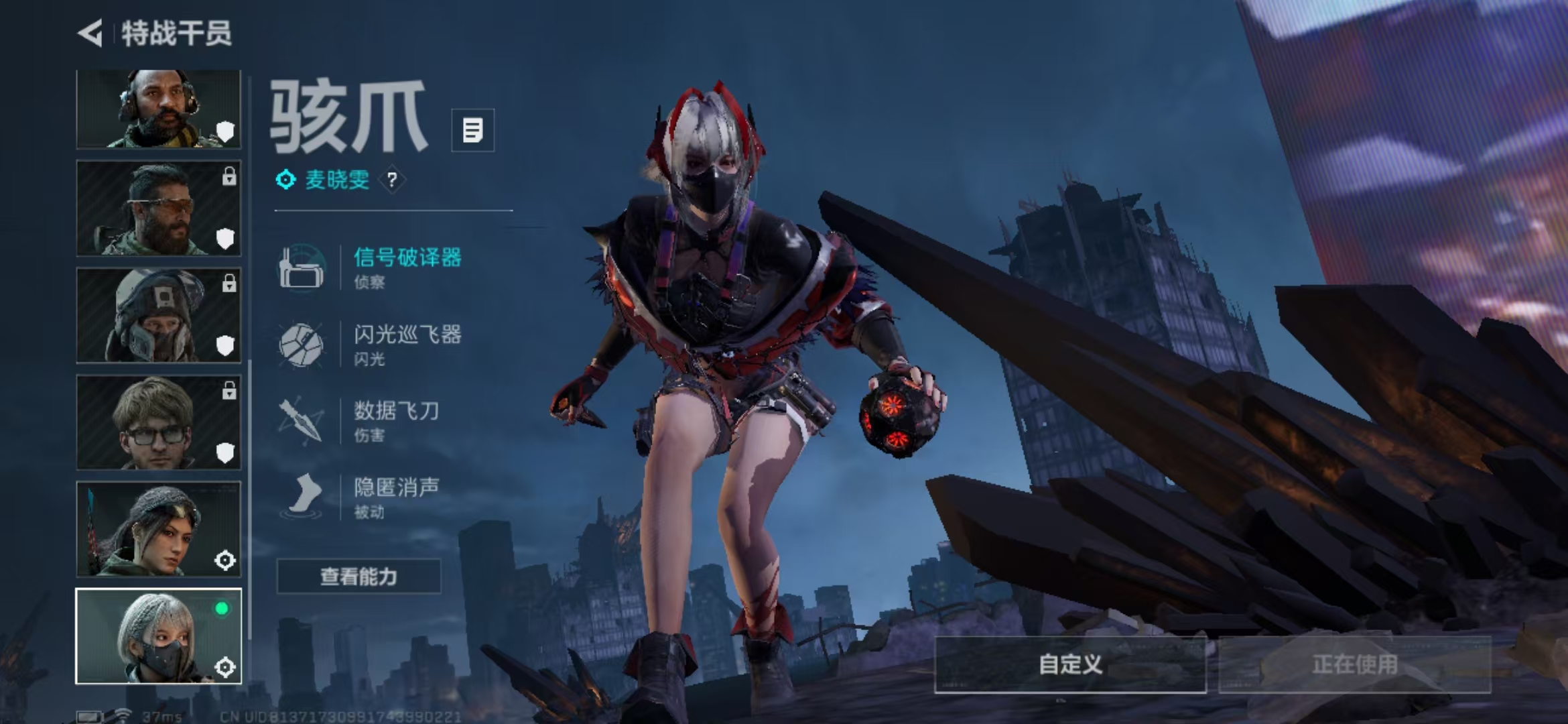1568x724 pixels.
Task: Pick the locked operator wearing black glasses
Action: pos(158,422)
